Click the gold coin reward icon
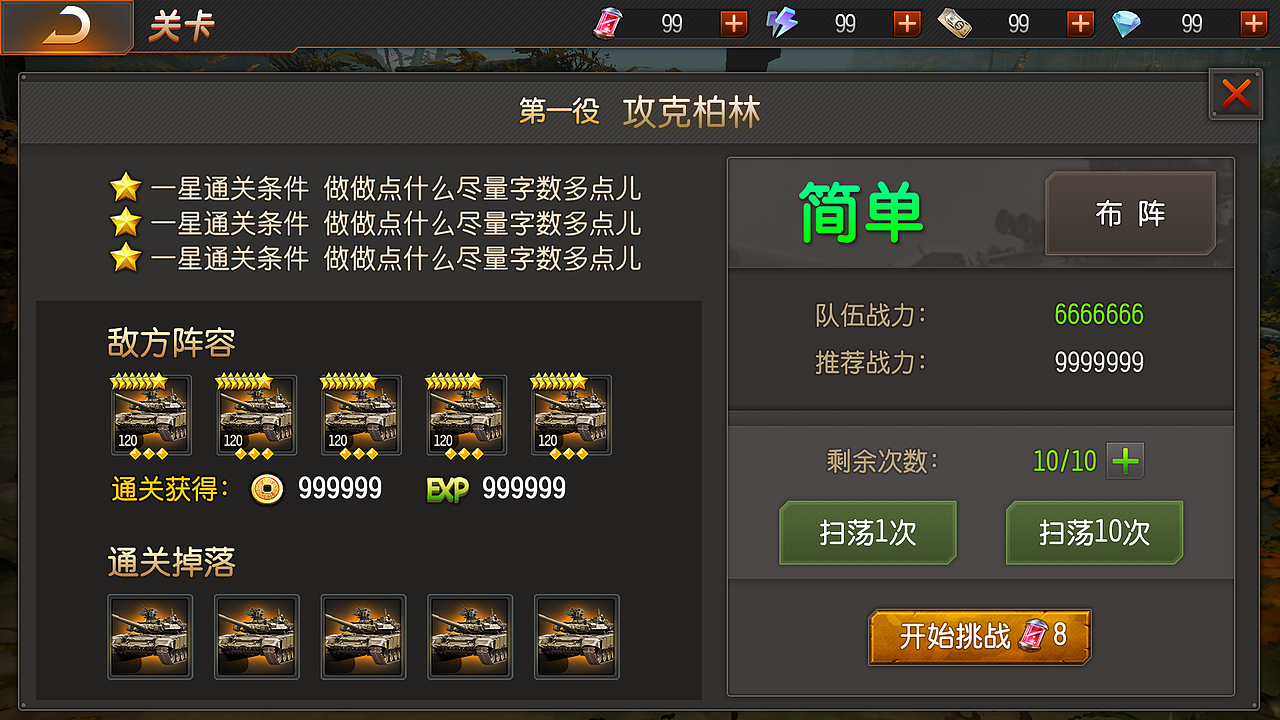This screenshot has height=720, width=1280. [x=268, y=490]
